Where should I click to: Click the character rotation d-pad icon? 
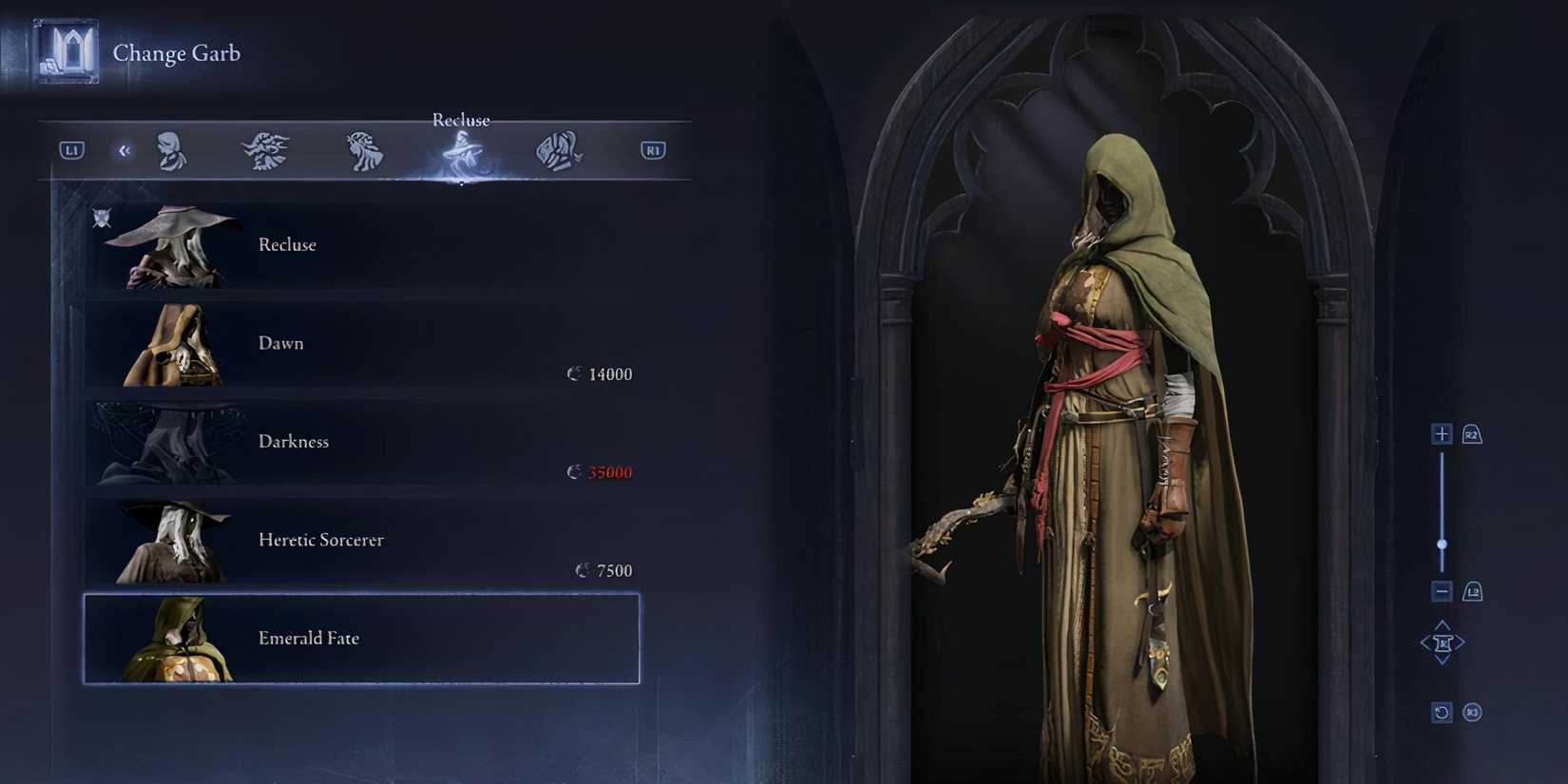[x=1443, y=642]
